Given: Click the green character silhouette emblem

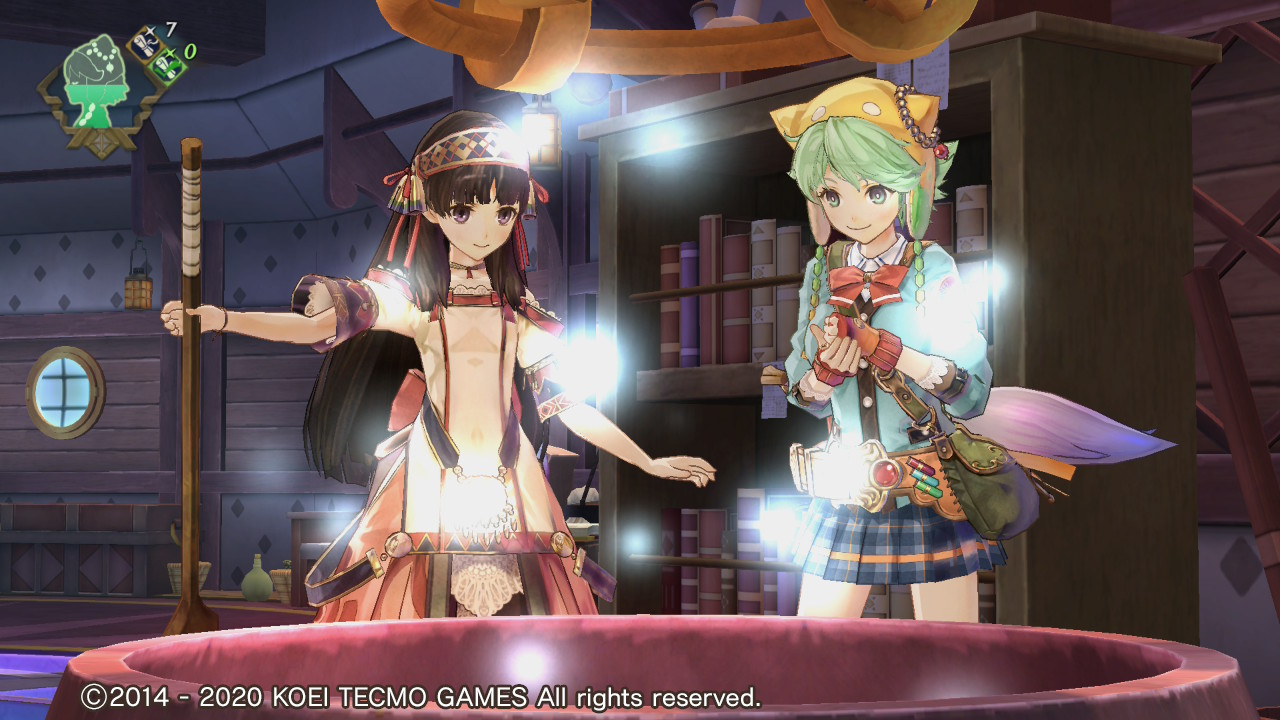Looking at the screenshot, I should point(95,78).
